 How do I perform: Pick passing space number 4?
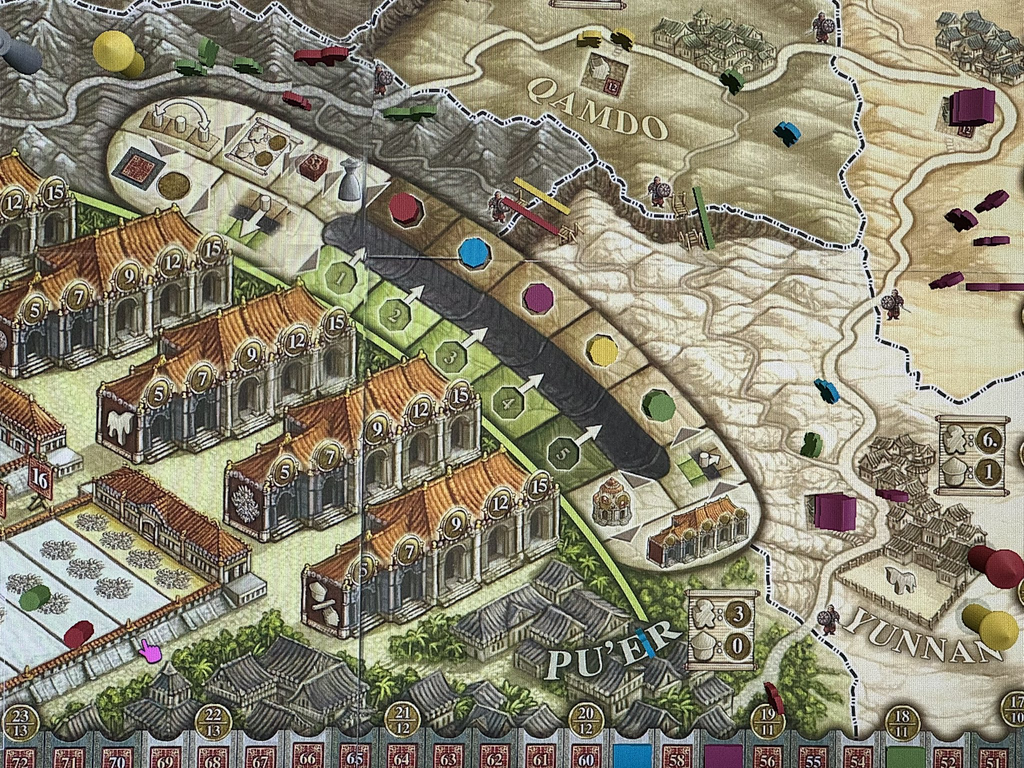click(509, 402)
